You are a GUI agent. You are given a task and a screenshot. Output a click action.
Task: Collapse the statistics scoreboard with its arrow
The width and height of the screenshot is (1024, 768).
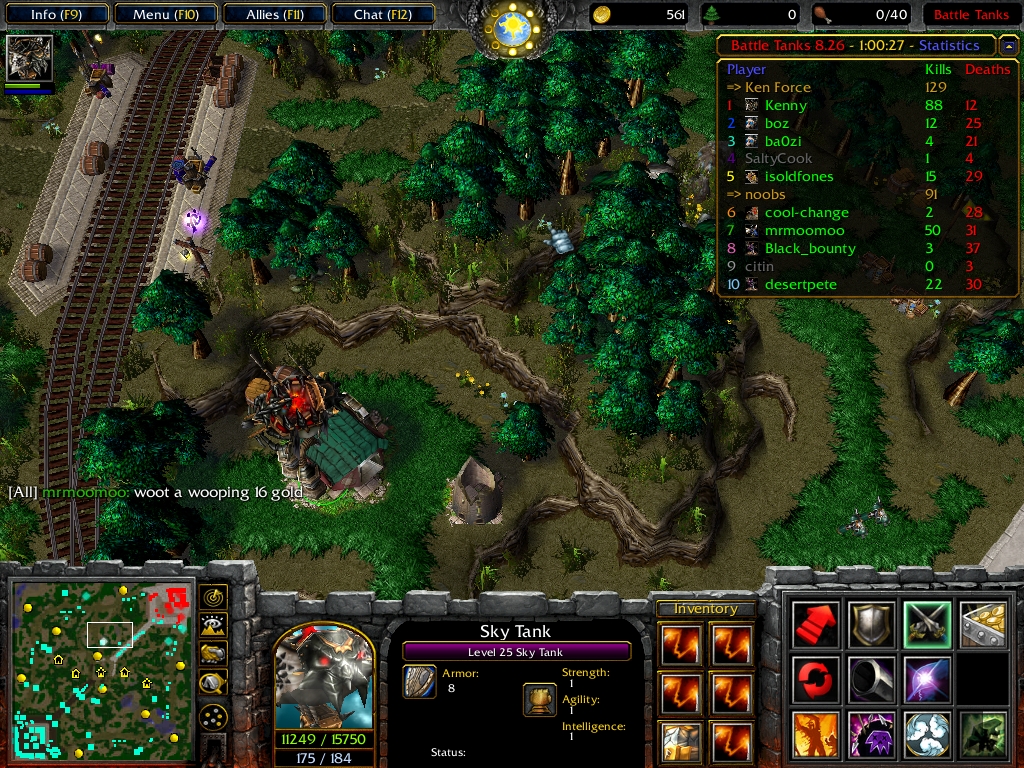(x=1008, y=46)
